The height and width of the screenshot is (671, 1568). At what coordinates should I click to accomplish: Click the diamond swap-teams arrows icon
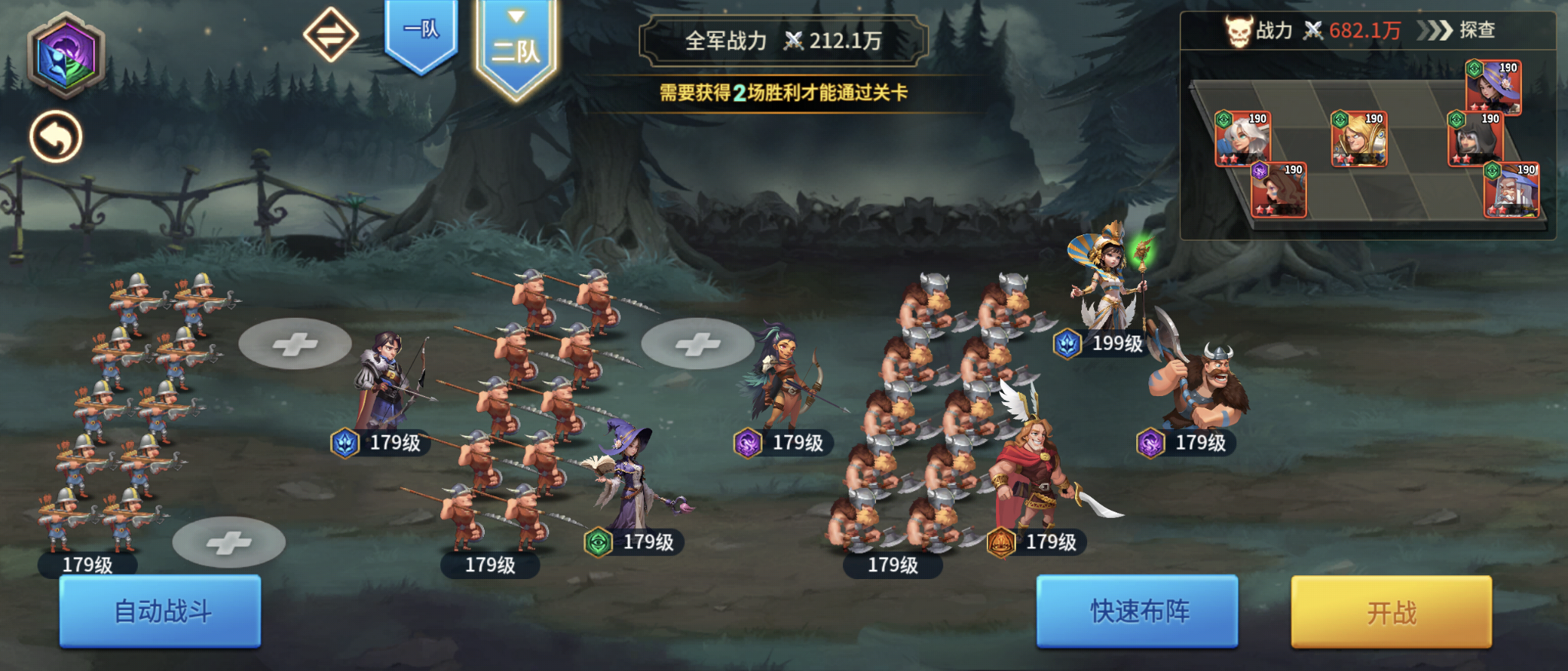[x=332, y=34]
